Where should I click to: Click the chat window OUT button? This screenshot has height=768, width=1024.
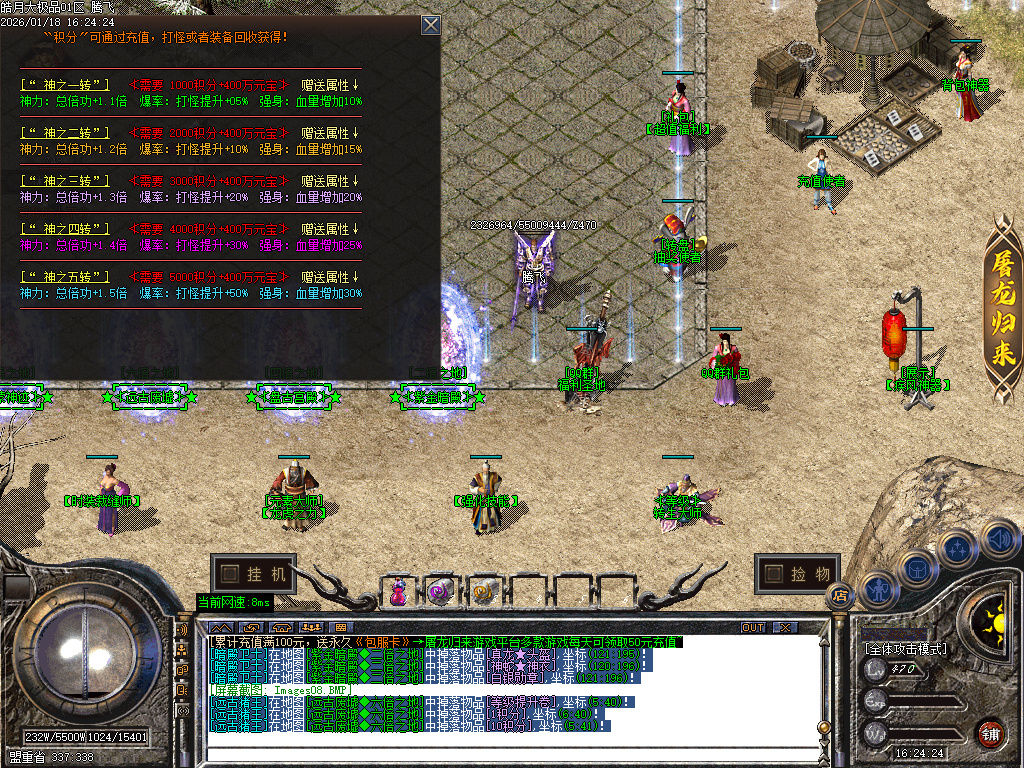tap(752, 627)
